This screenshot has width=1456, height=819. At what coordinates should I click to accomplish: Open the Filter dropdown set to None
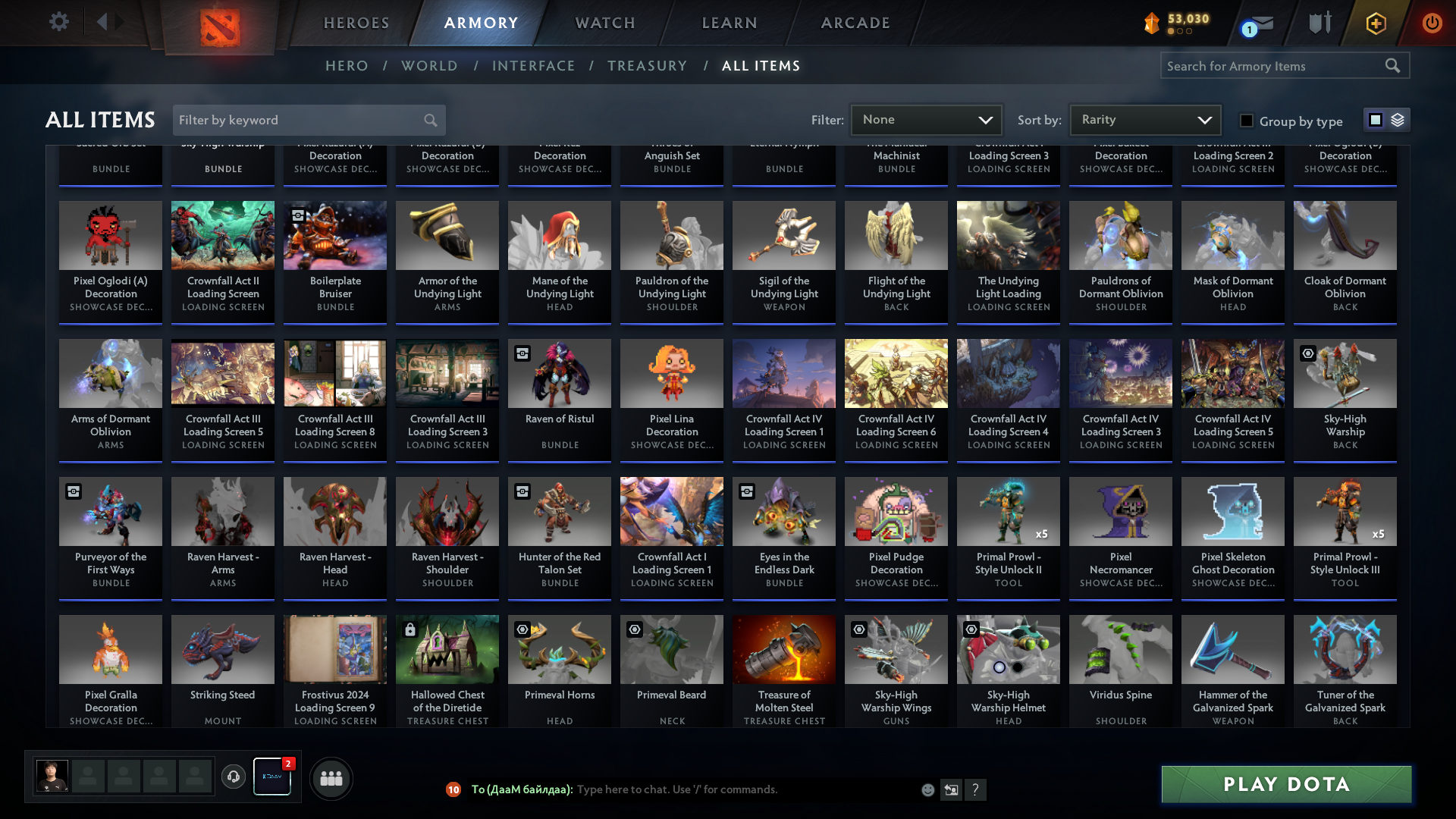pos(926,120)
